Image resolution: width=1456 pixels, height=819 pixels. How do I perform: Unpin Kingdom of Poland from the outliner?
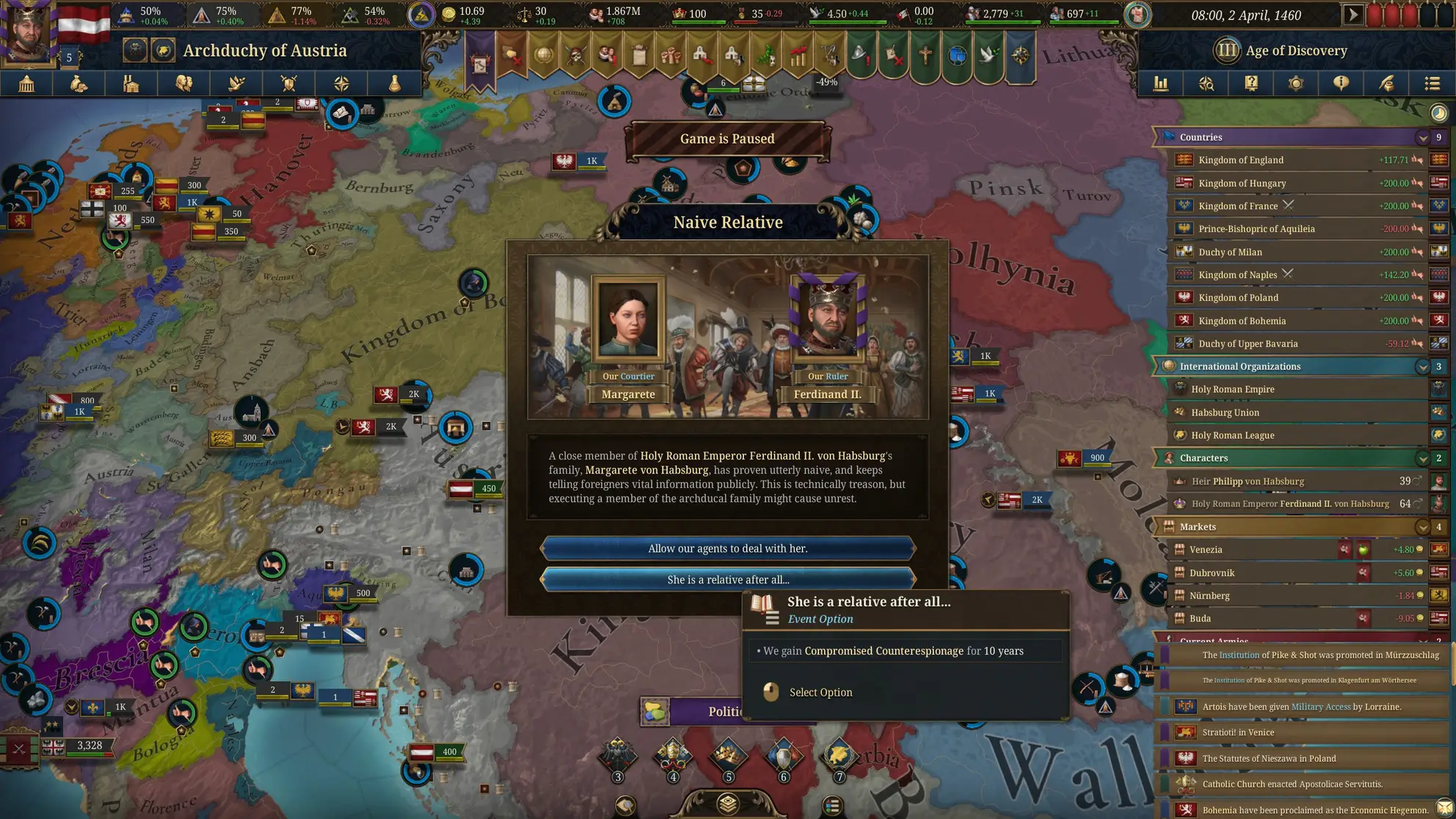pos(1419,297)
